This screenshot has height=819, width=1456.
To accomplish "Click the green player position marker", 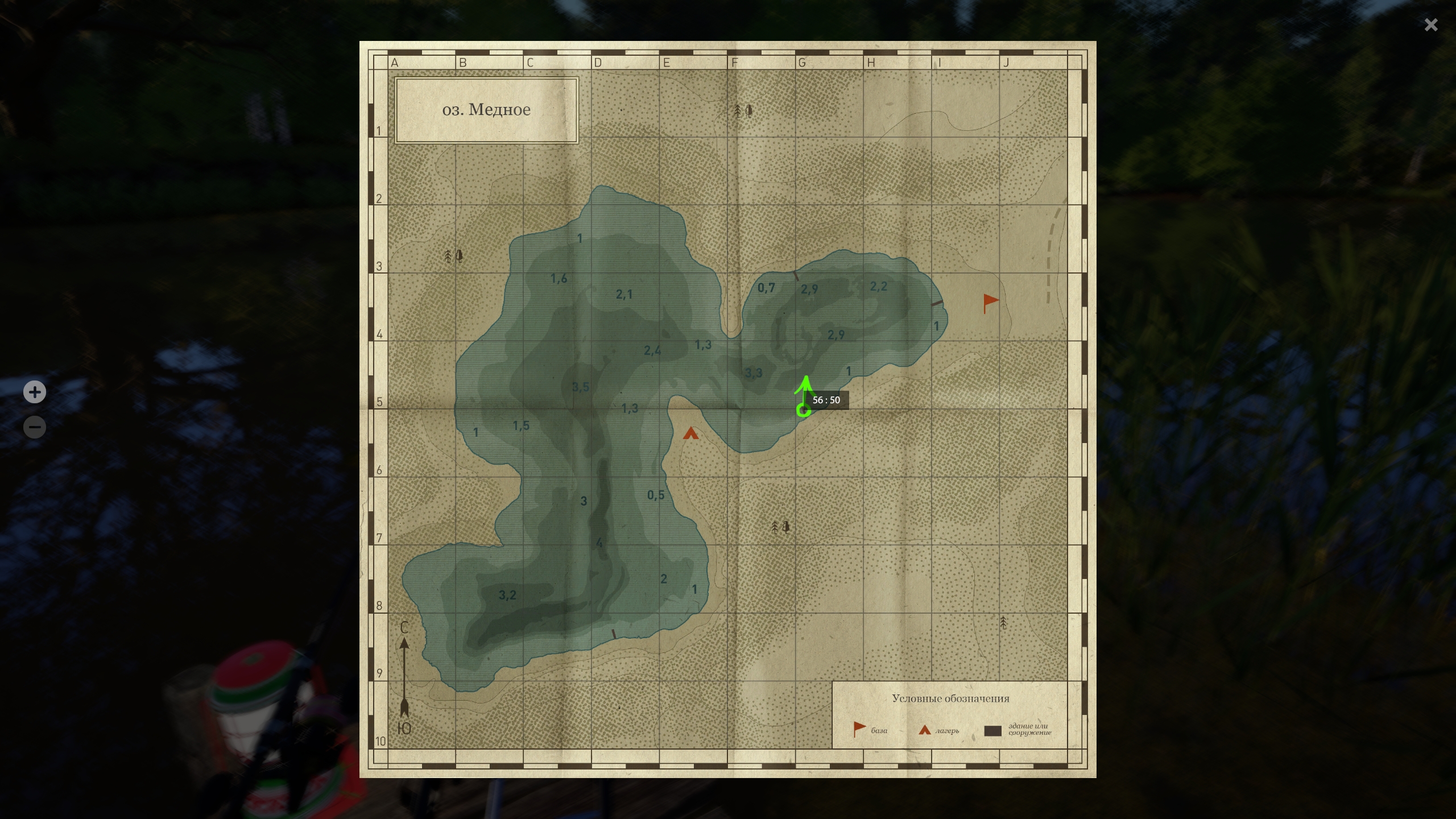I will 804,409.
